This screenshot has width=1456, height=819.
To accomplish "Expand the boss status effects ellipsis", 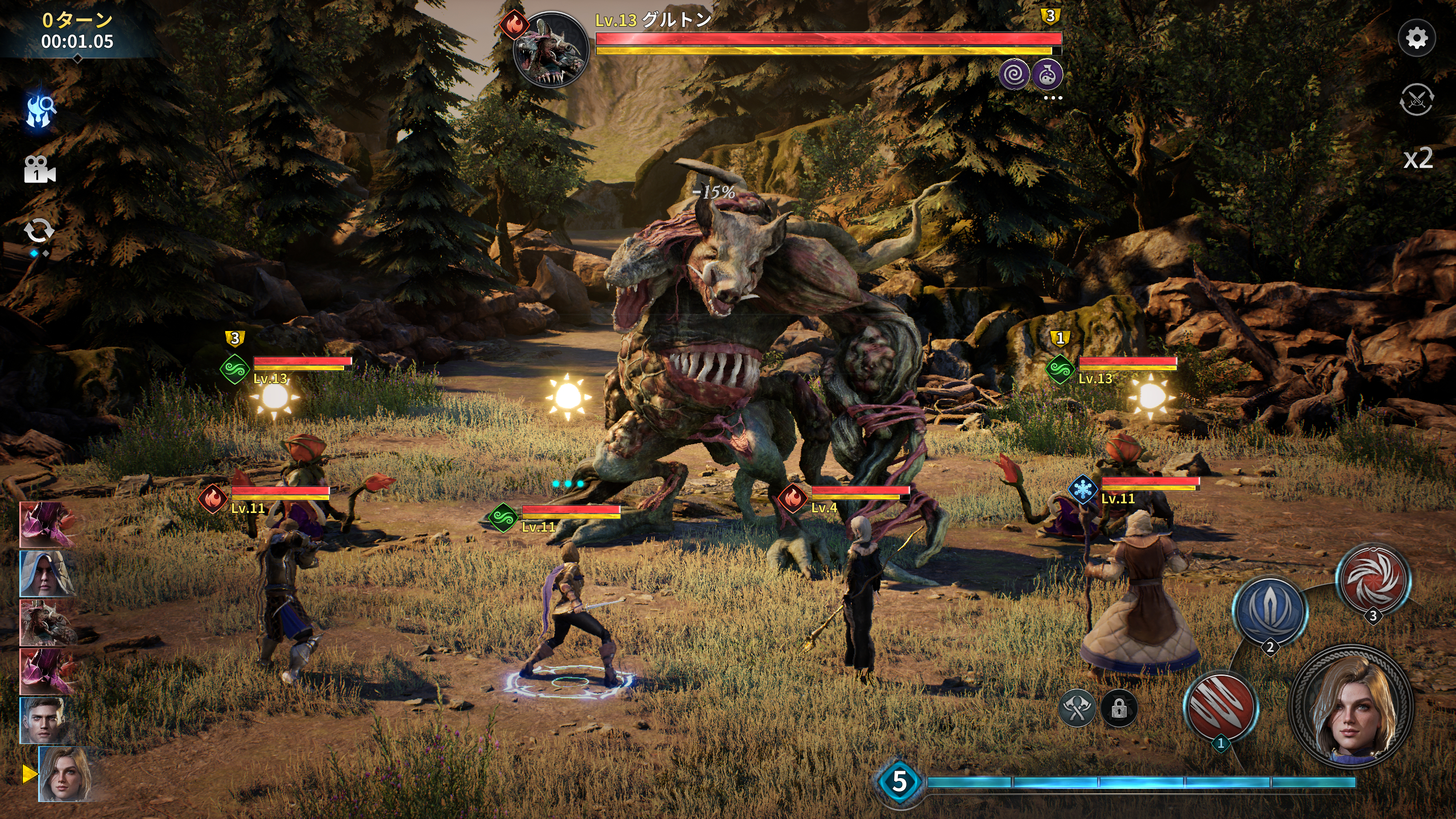I will [1053, 98].
